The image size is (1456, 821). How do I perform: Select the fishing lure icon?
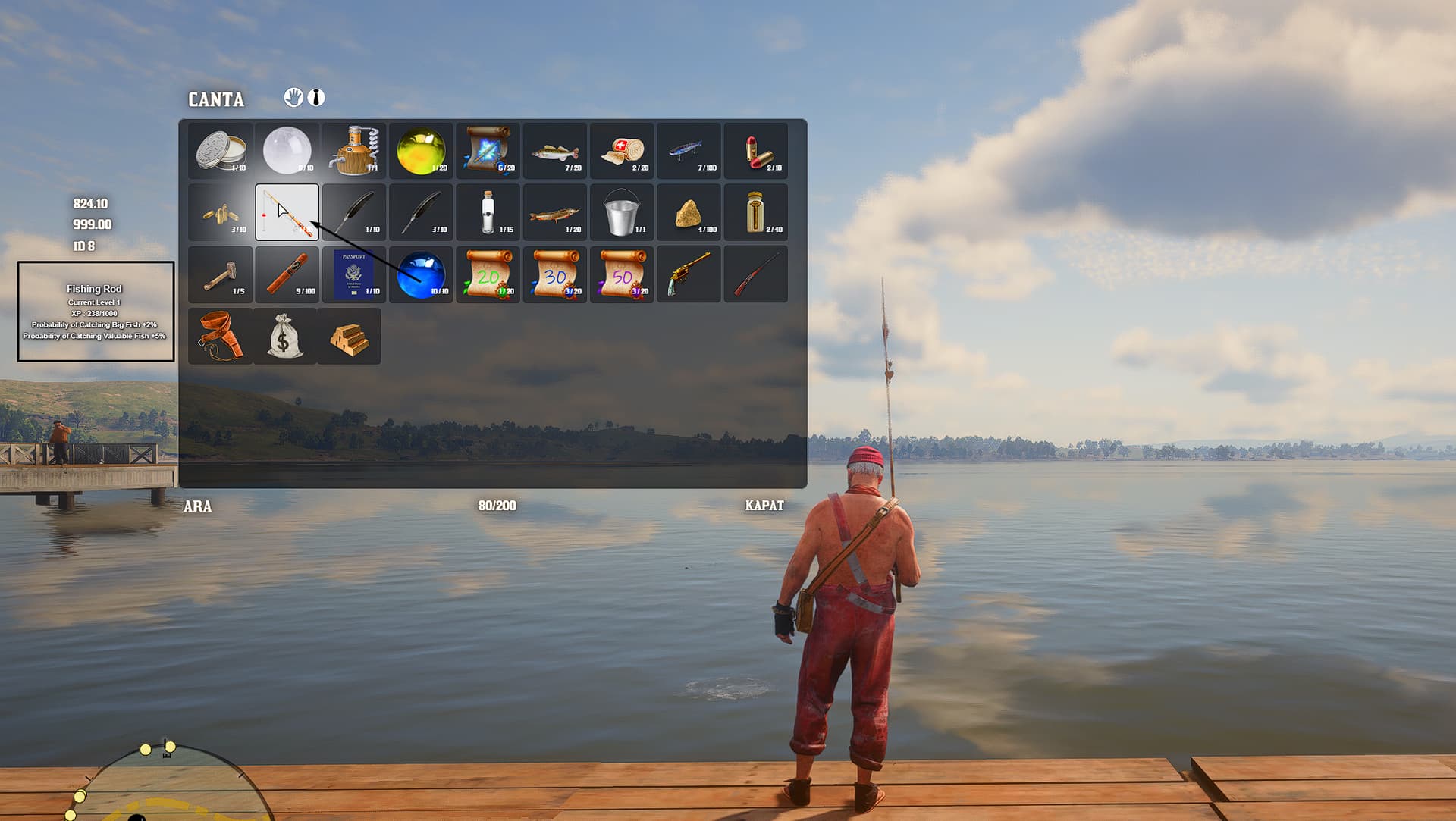tap(689, 150)
